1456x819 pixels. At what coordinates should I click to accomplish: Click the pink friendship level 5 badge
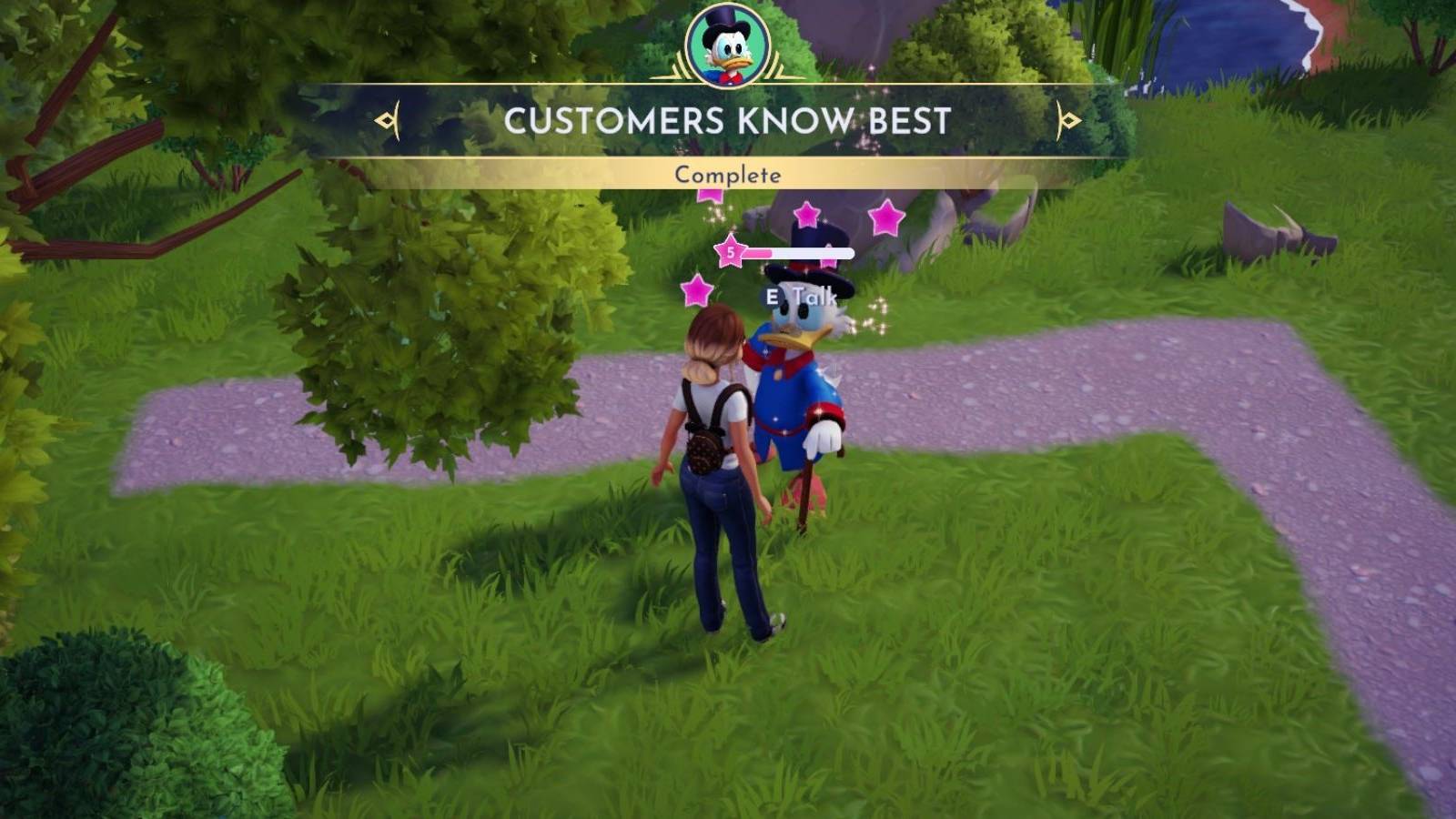tap(728, 252)
